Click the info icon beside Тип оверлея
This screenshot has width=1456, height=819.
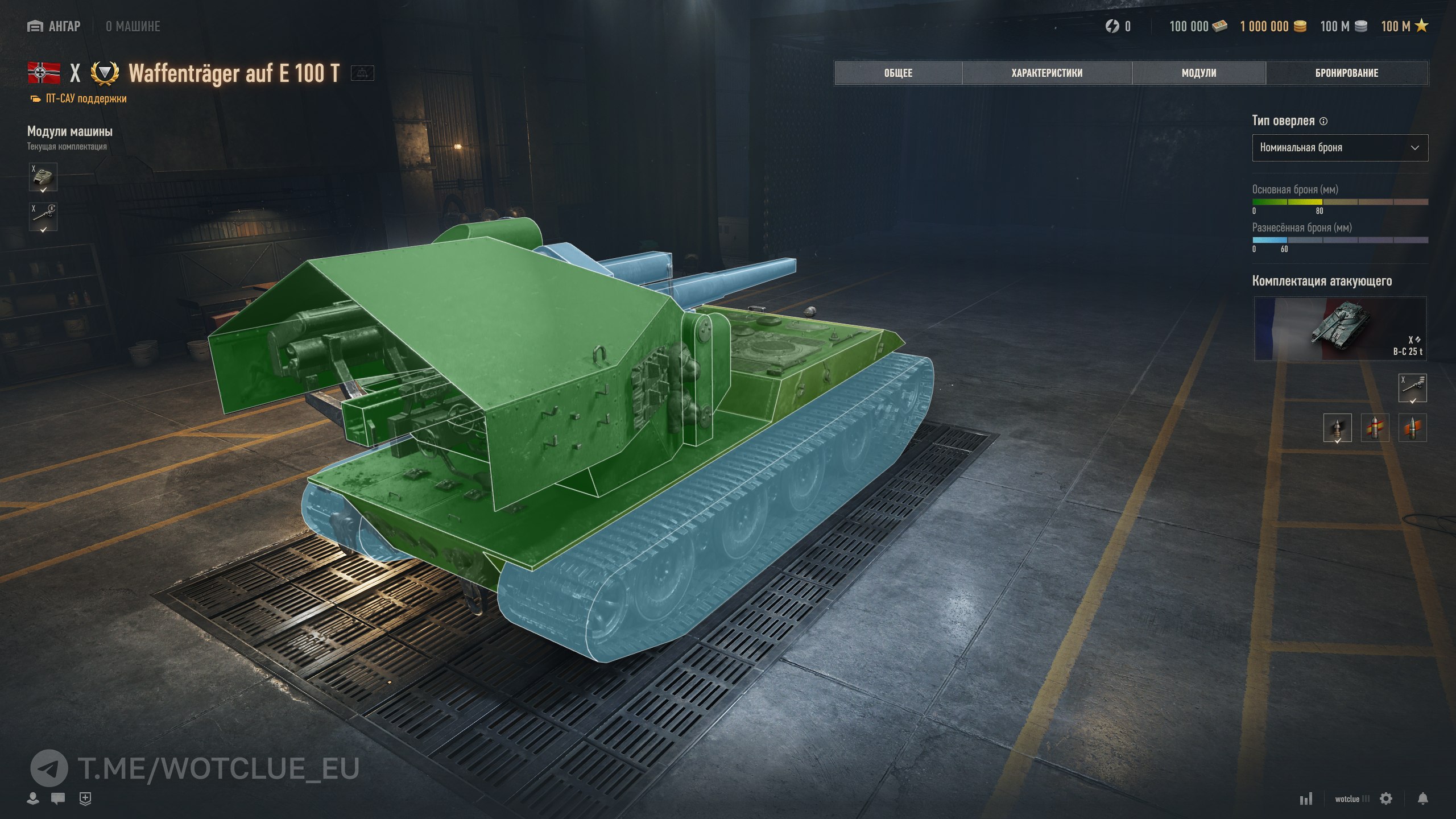[x=1323, y=121]
